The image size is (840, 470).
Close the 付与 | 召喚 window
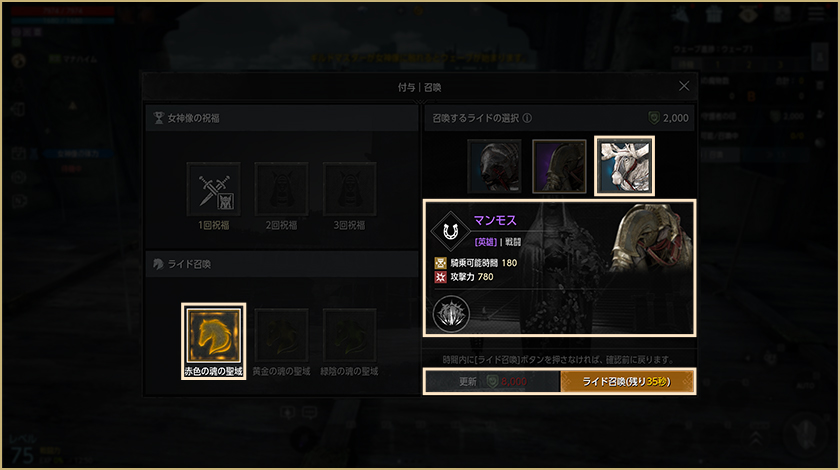[684, 87]
